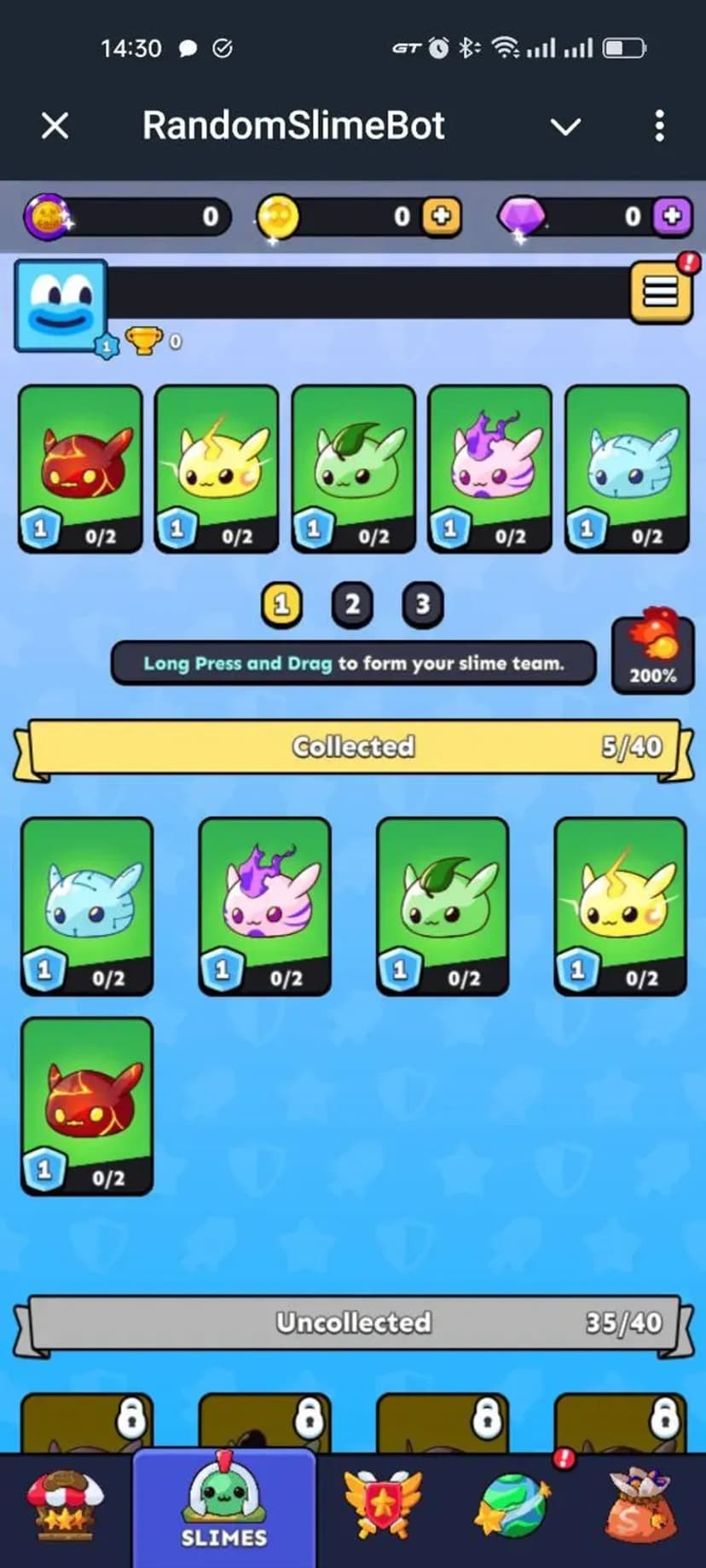Viewport: 706px width, 1568px height.
Task: Open the three-dot options menu
Action: click(659, 126)
